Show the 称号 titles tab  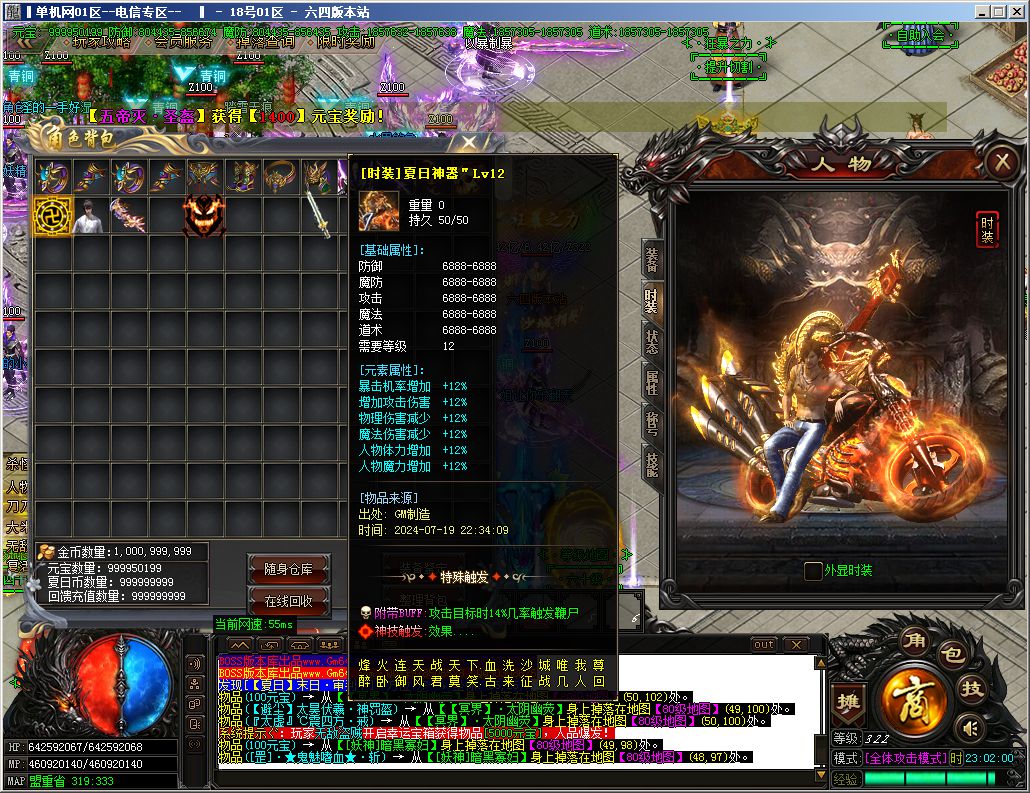point(652,422)
